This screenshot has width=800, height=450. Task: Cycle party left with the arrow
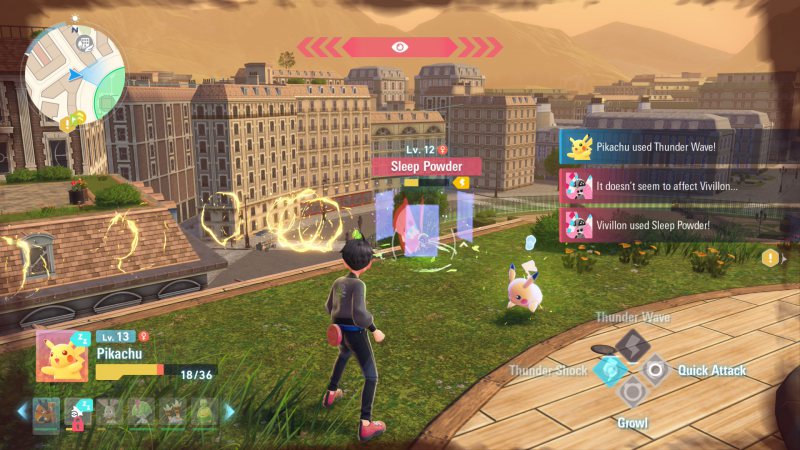[x=22, y=410]
